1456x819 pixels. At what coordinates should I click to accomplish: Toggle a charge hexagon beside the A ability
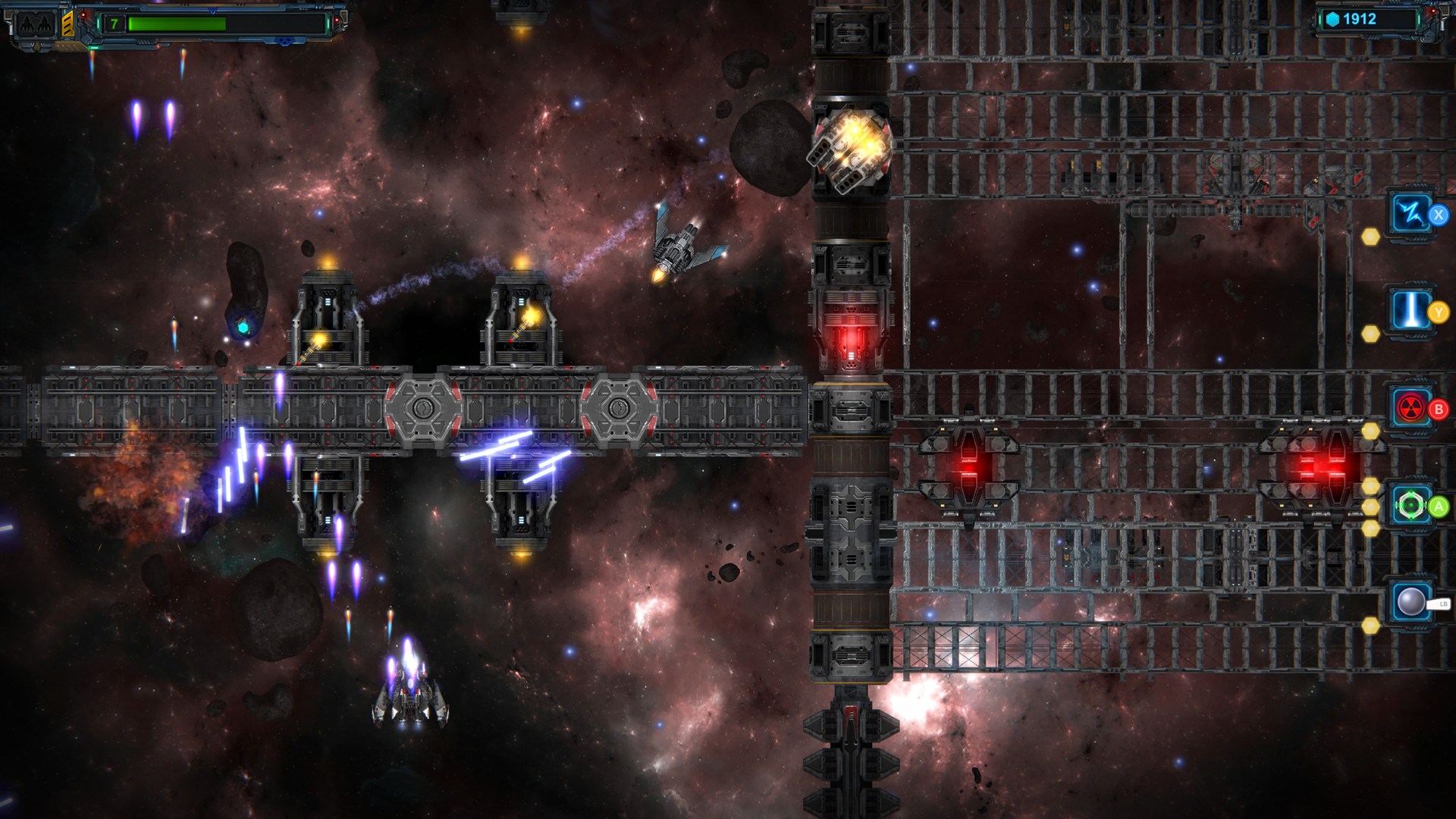1370,507
